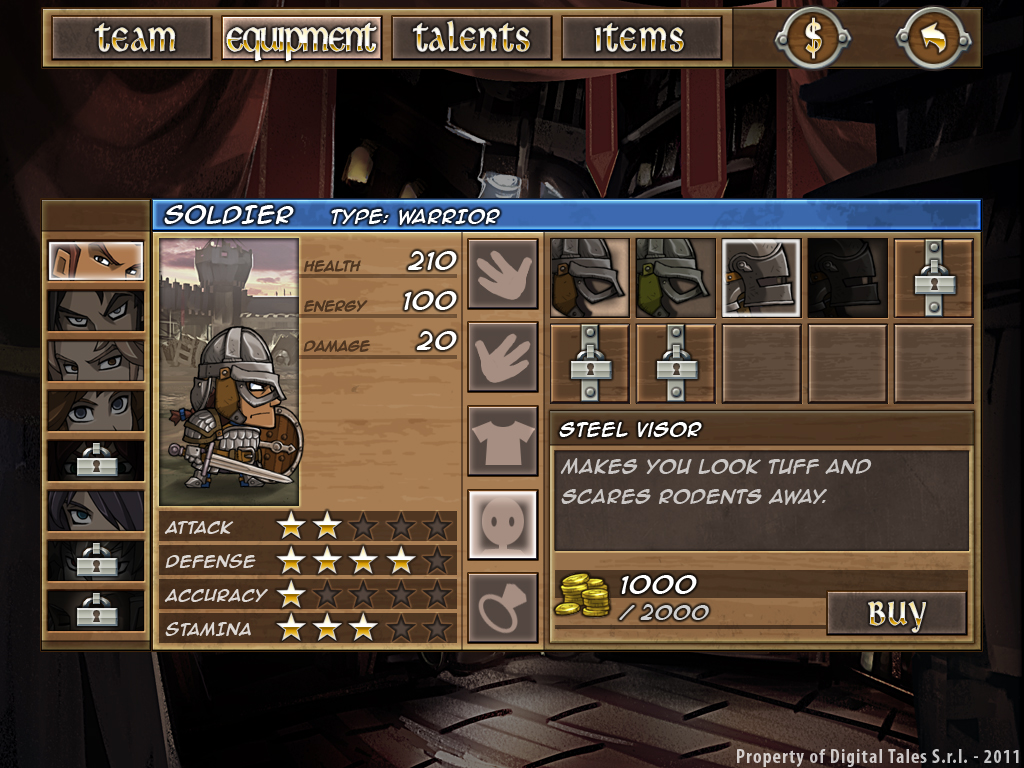Open the ring accessory slot category
Viewport: 1024px width, 768px height.
pos(502,607)
